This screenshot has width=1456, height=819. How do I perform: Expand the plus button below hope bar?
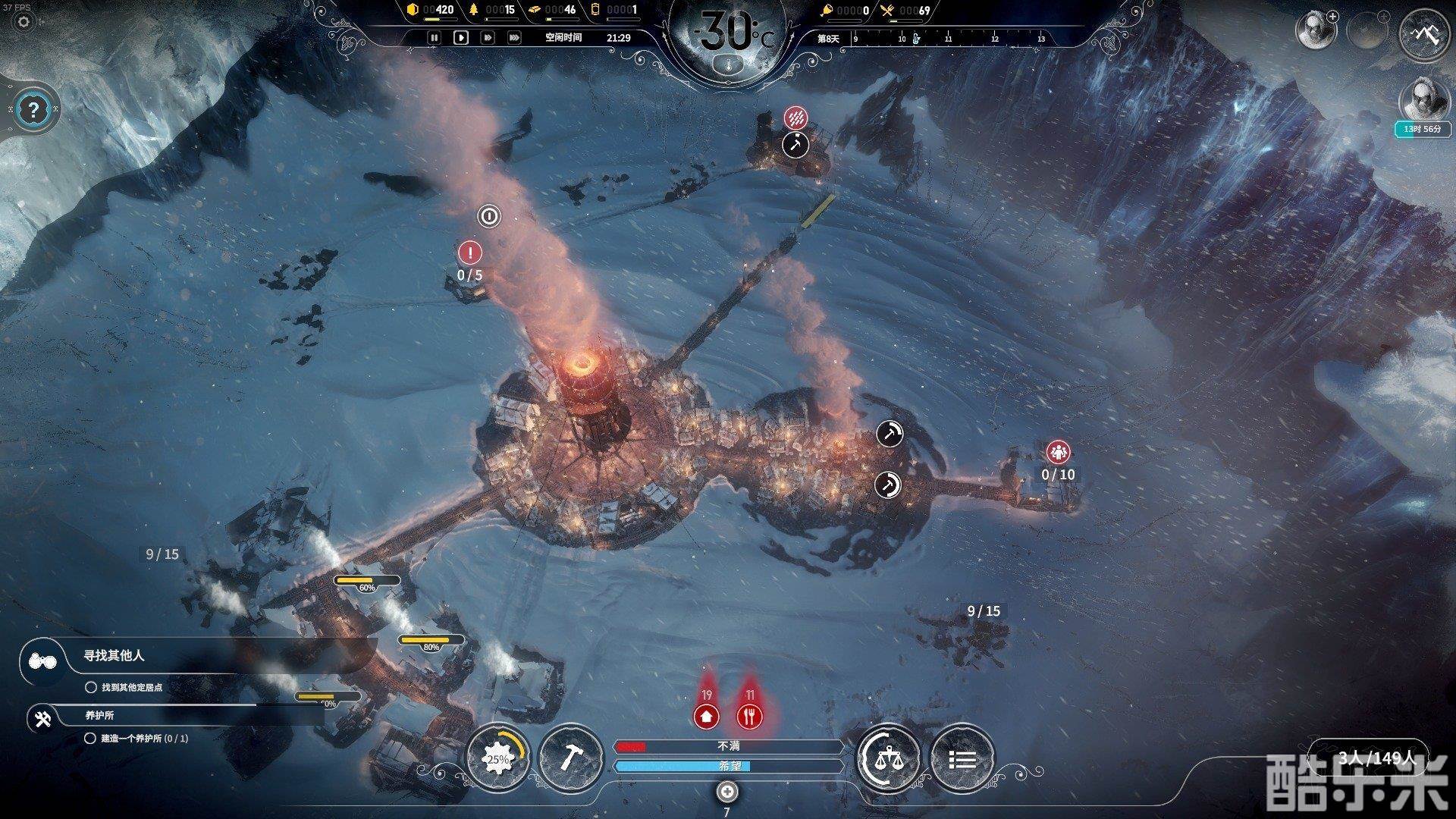727,792
